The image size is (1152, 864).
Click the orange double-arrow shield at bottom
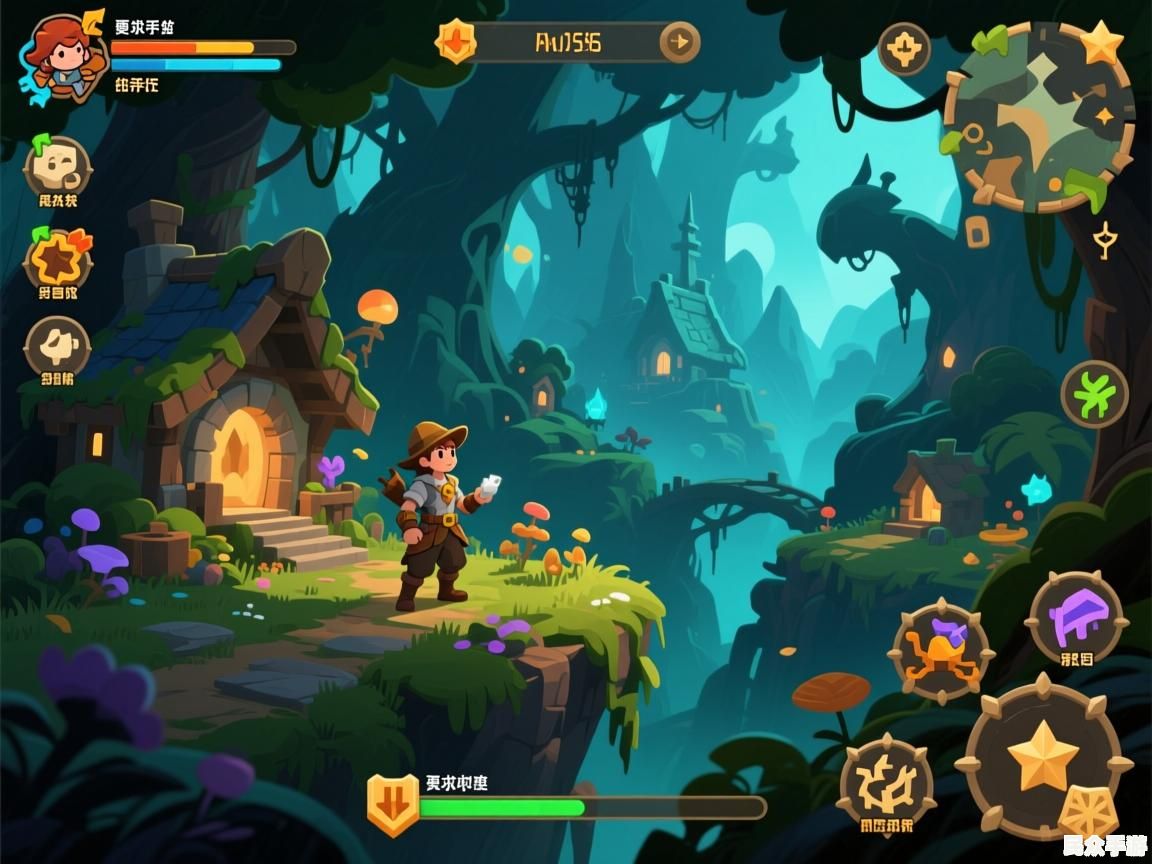tap(393, 803)
